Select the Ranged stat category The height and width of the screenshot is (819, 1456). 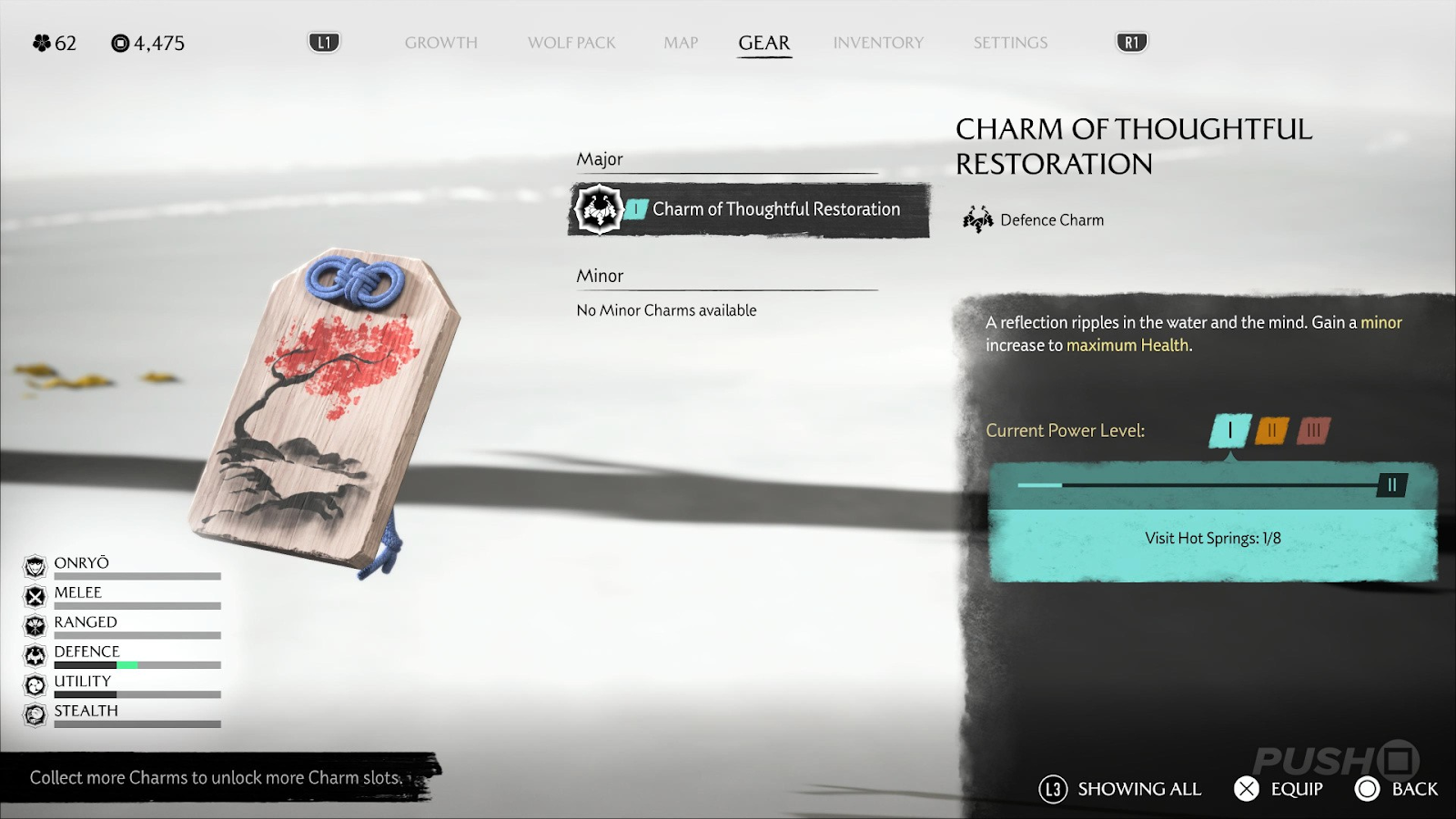point(85,622)
